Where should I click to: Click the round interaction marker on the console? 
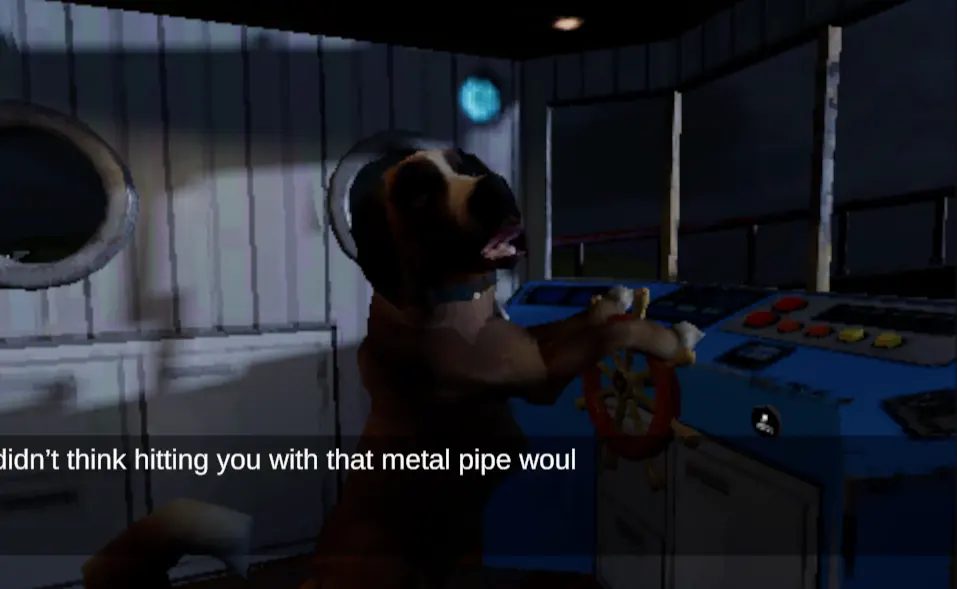click(x=765, y=421)
